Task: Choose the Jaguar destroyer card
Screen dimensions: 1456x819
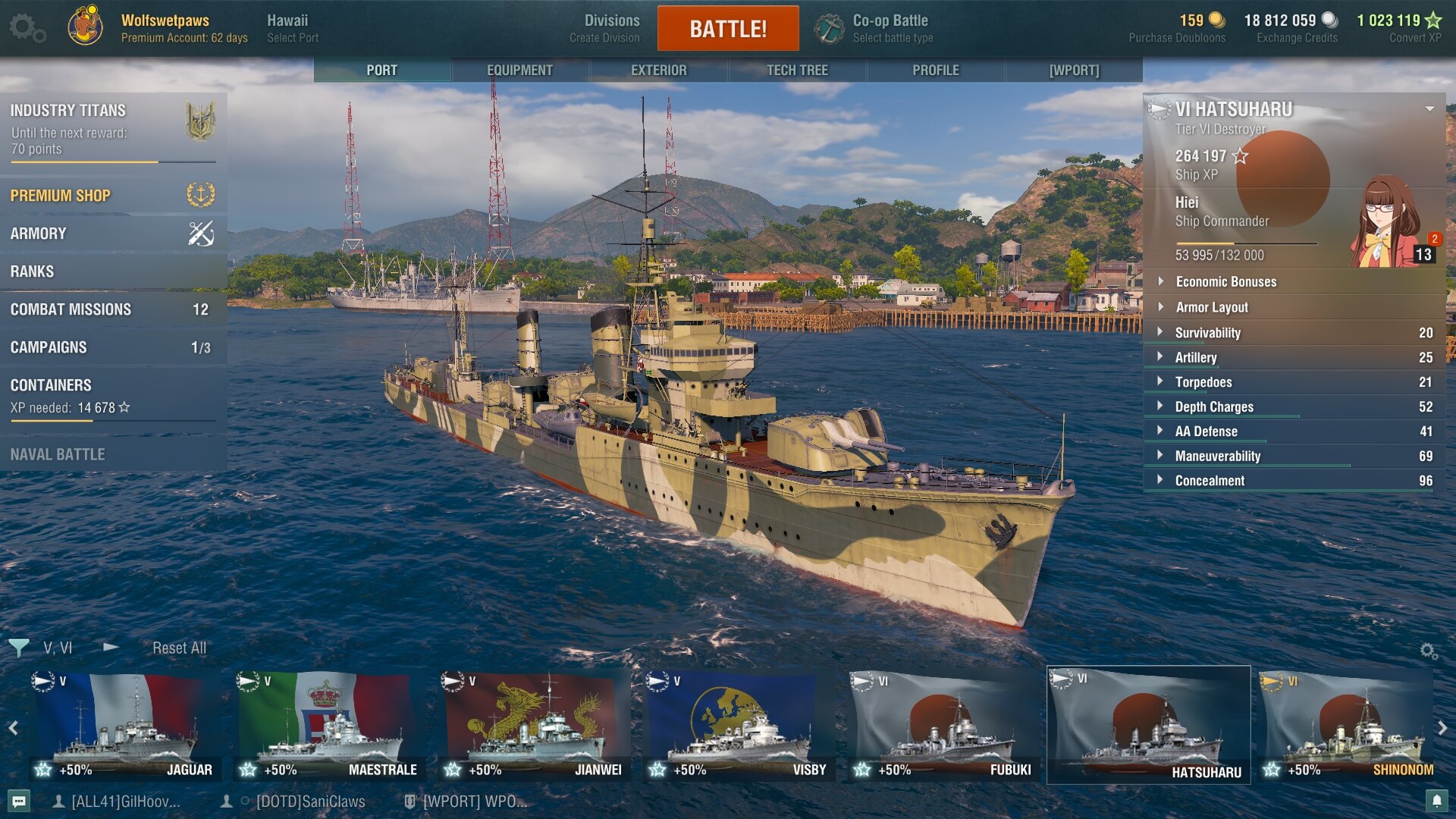Action: coord(125,726)
